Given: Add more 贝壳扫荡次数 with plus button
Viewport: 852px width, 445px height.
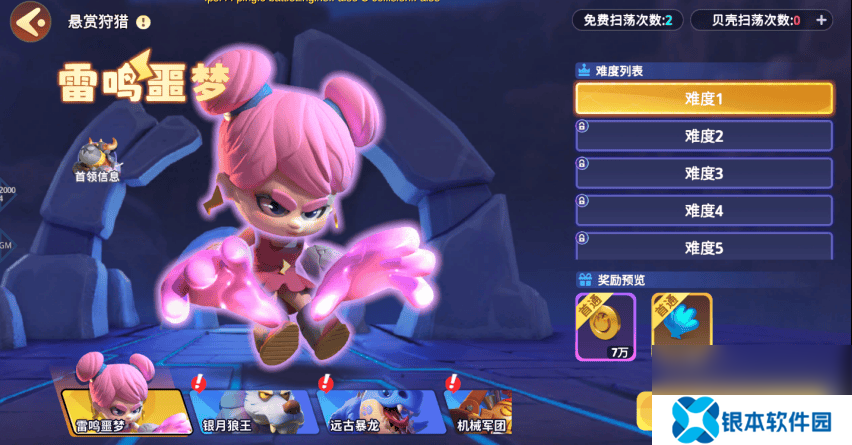Looking at the screenshot, I should pyautogui.click(x=821, y=20).
